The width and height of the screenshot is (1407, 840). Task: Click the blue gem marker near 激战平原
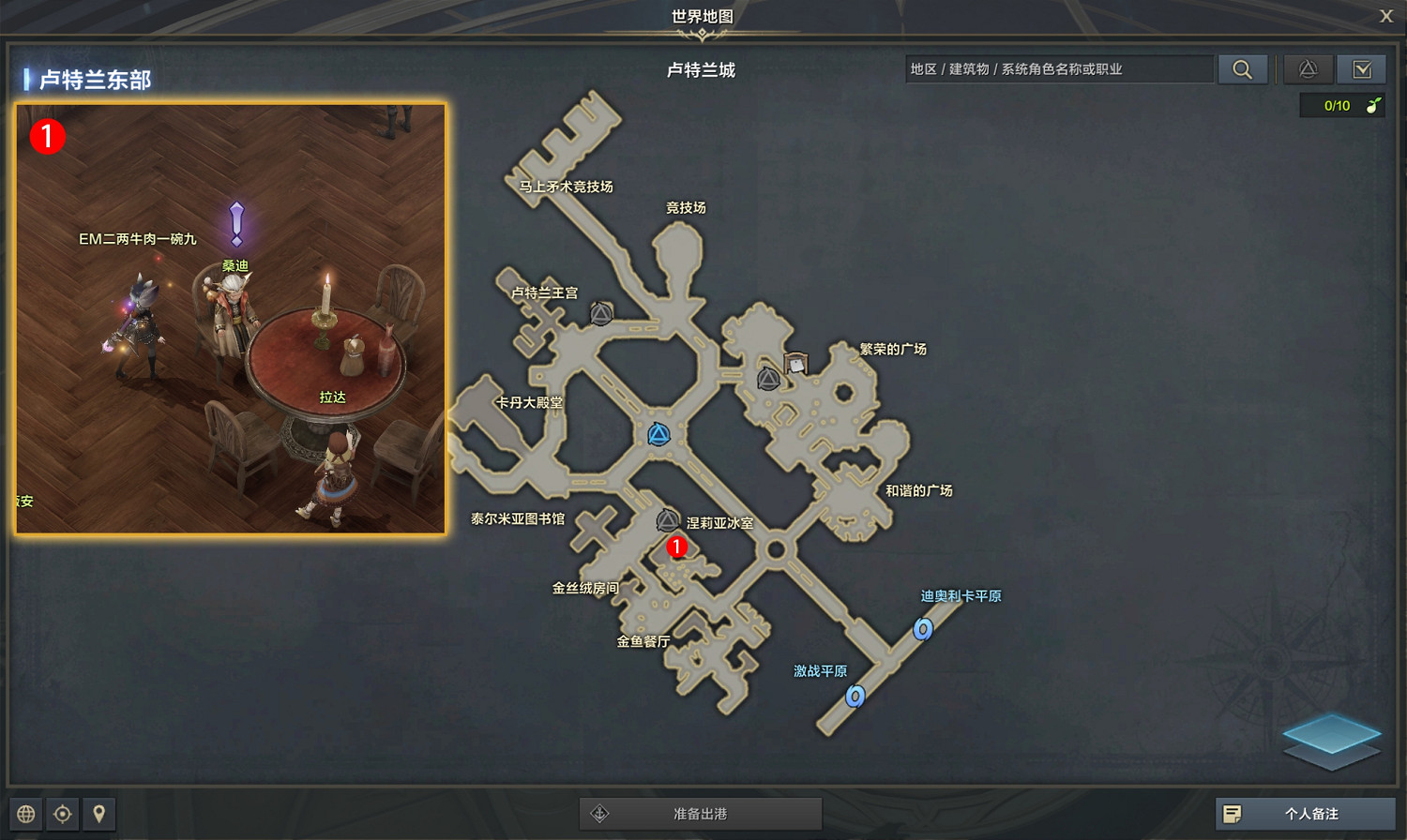855,697
